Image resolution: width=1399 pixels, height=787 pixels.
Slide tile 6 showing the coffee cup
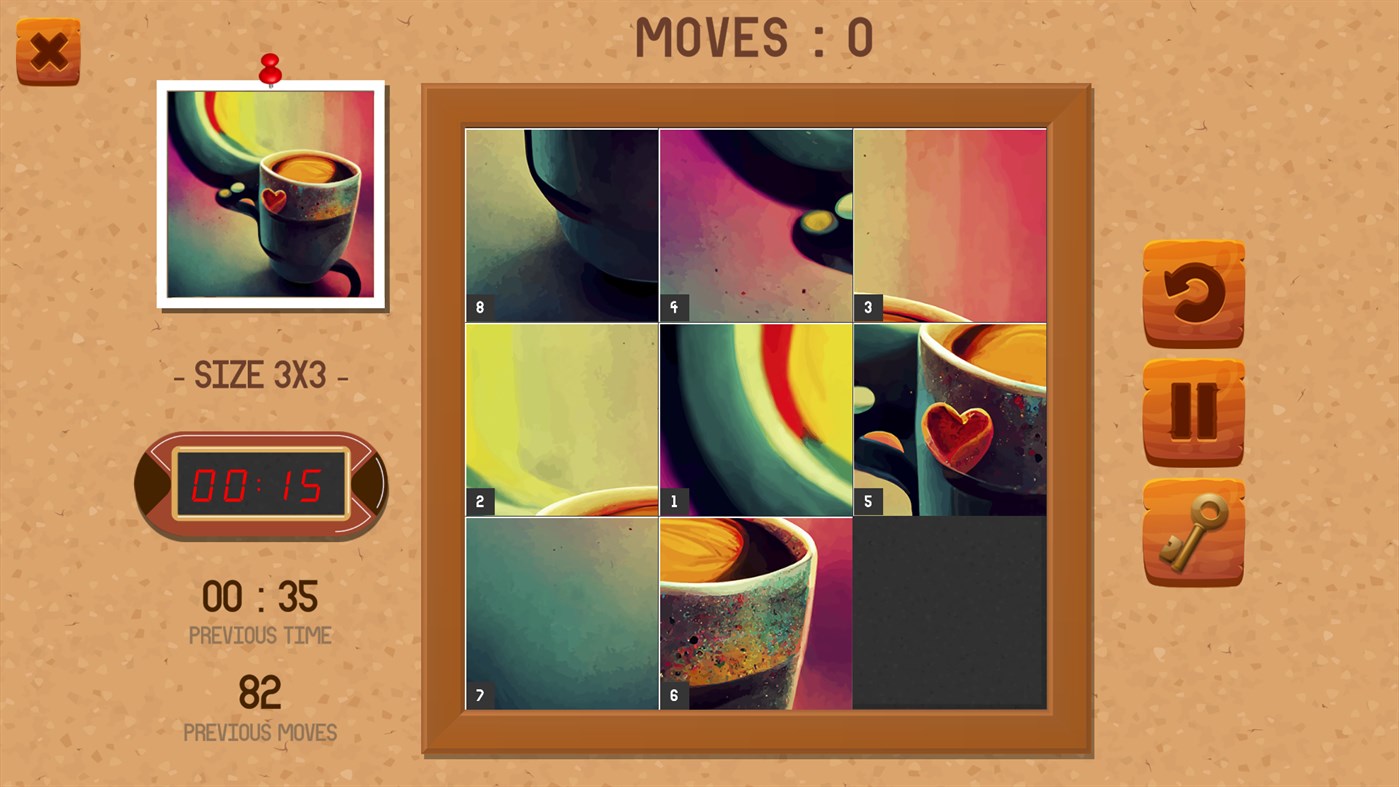(755, 612)
